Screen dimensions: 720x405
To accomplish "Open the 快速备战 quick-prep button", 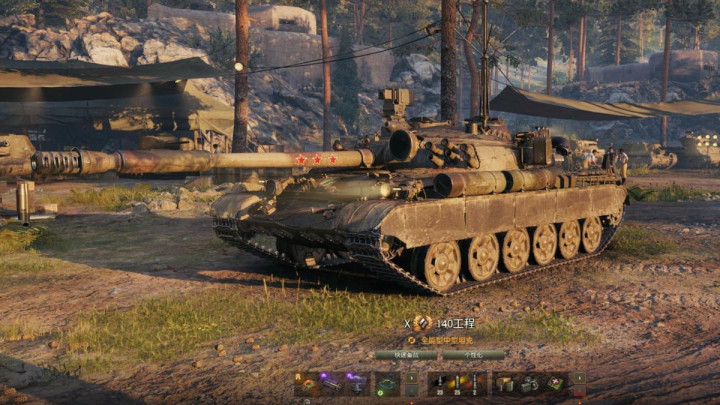I will pos(405,354).
